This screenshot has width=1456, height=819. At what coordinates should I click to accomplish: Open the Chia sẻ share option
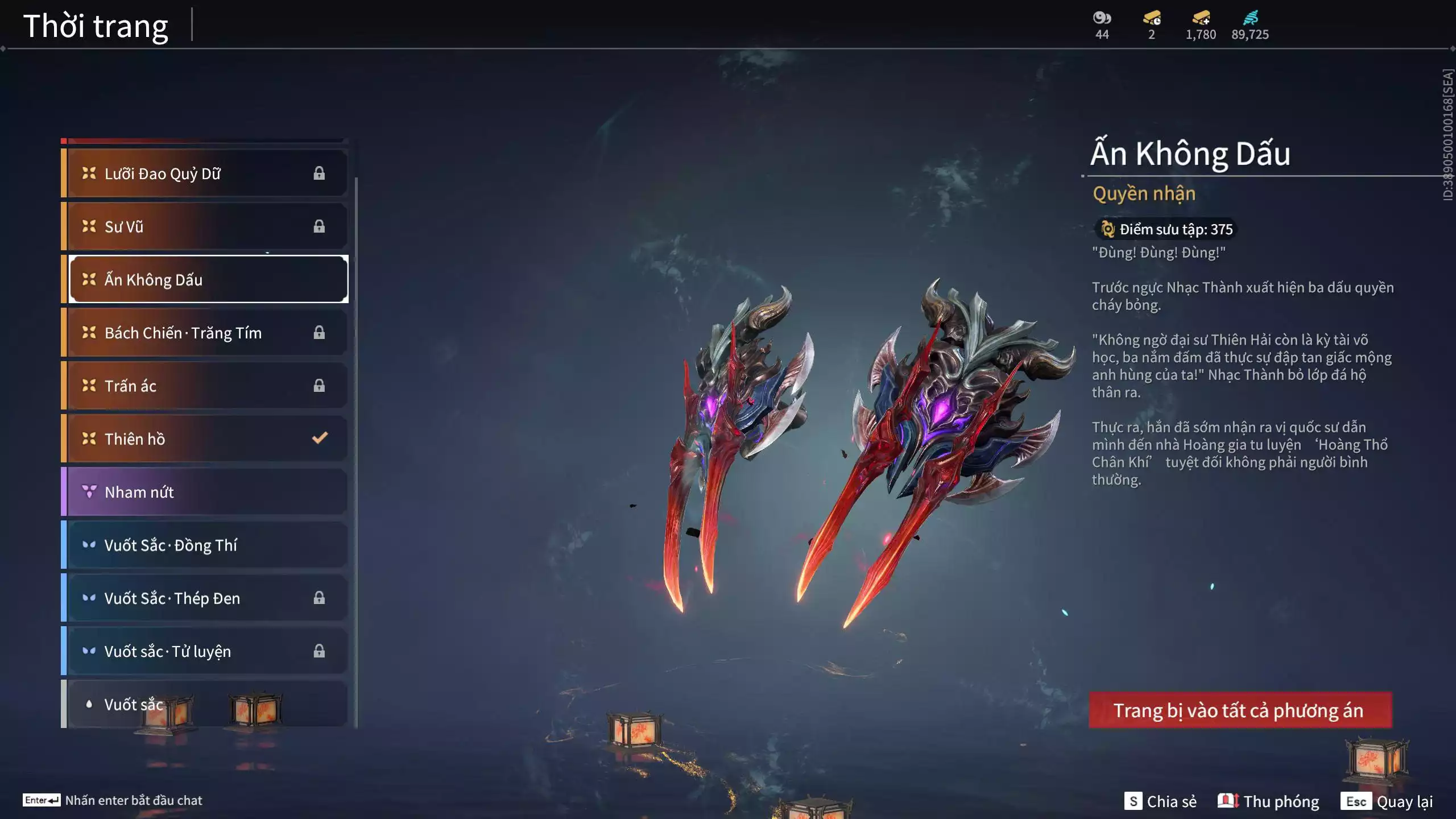[1160, 801]
